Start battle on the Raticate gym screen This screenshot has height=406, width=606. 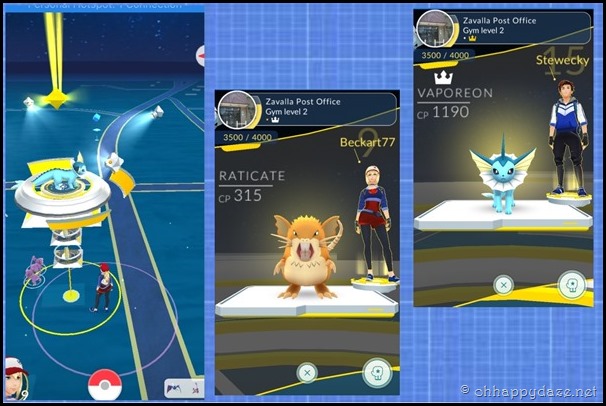[378, 372]
